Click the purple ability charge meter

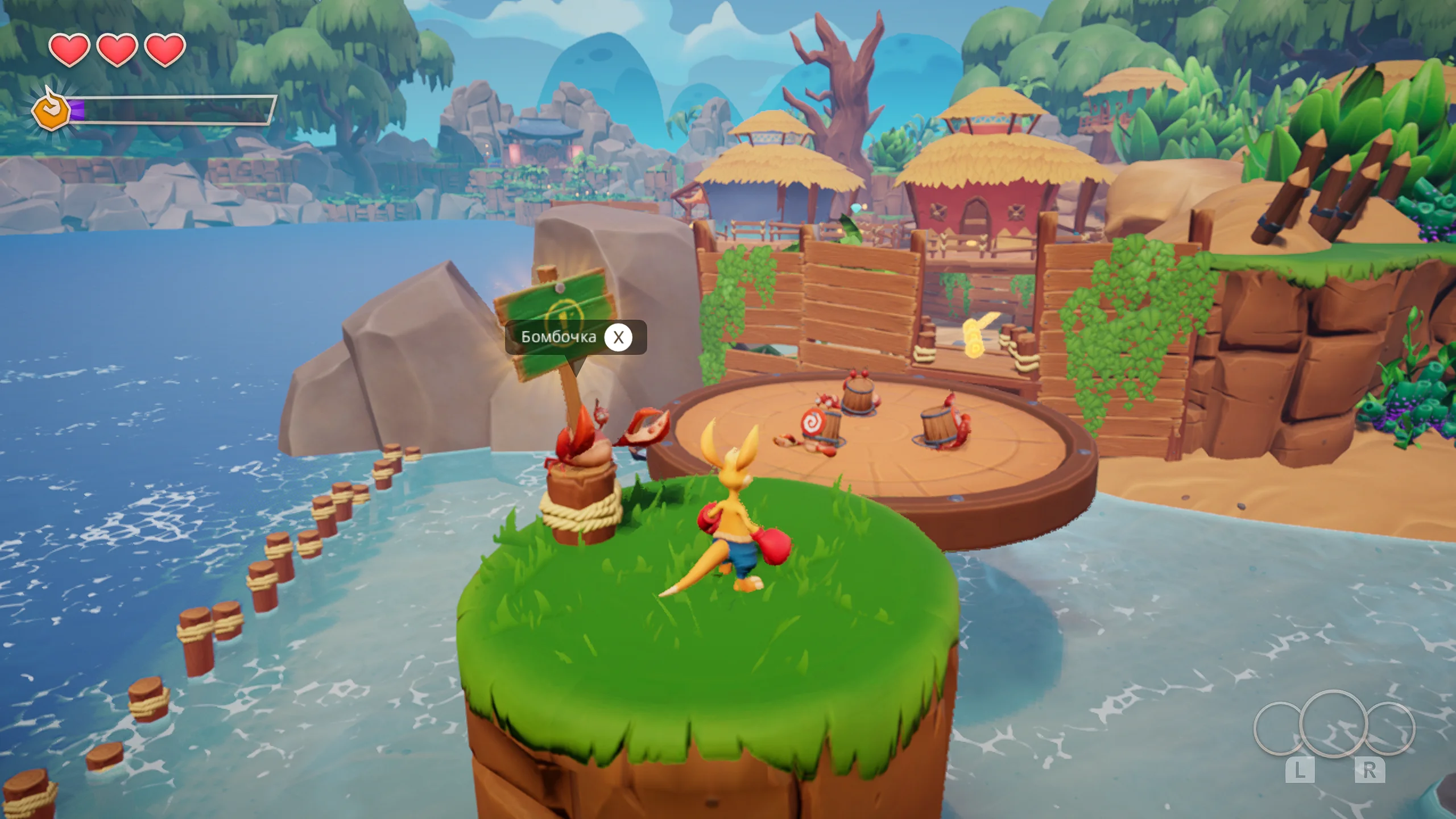[x=77, y=109]
